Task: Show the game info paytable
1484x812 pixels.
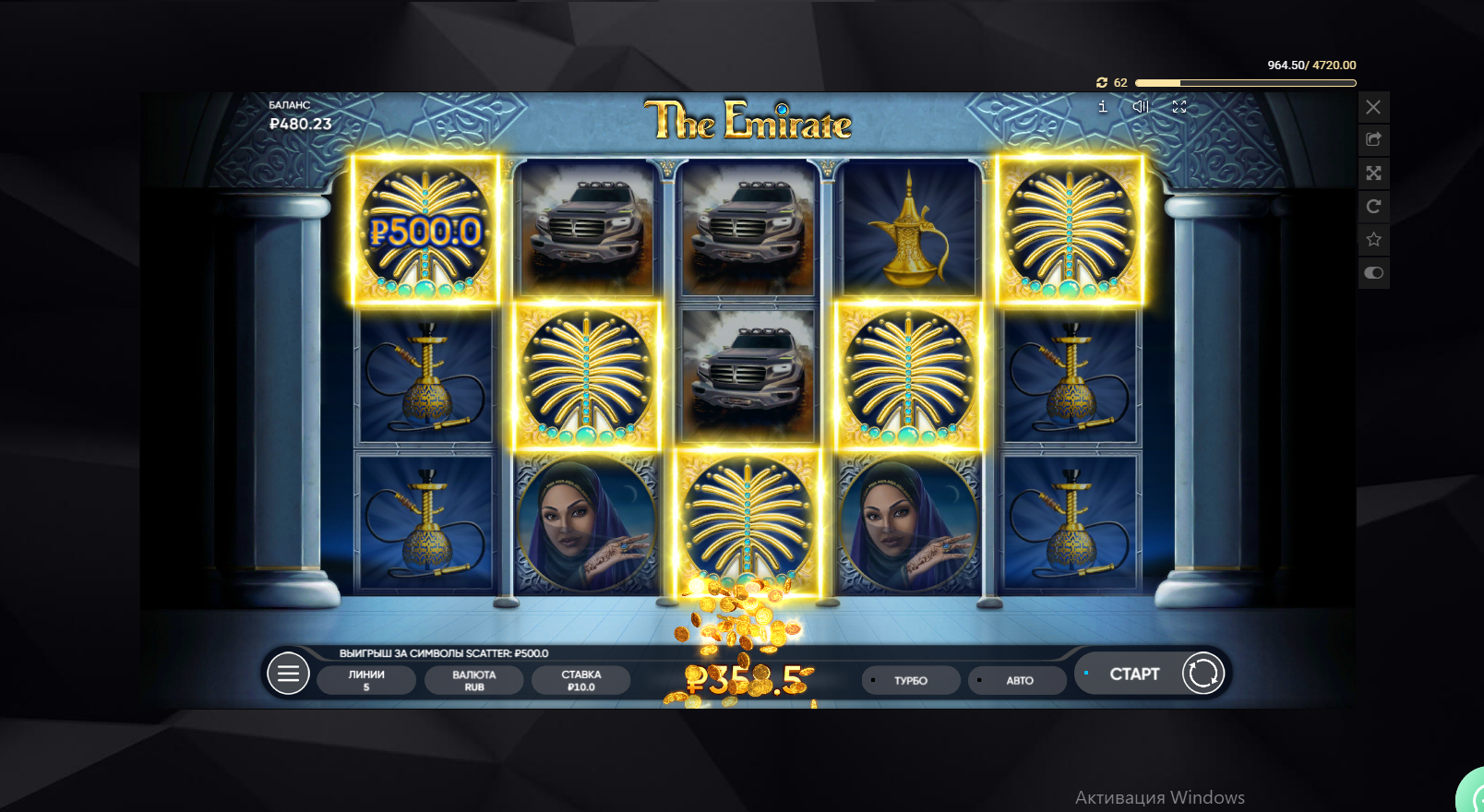Action: (x=1102, y=107)
